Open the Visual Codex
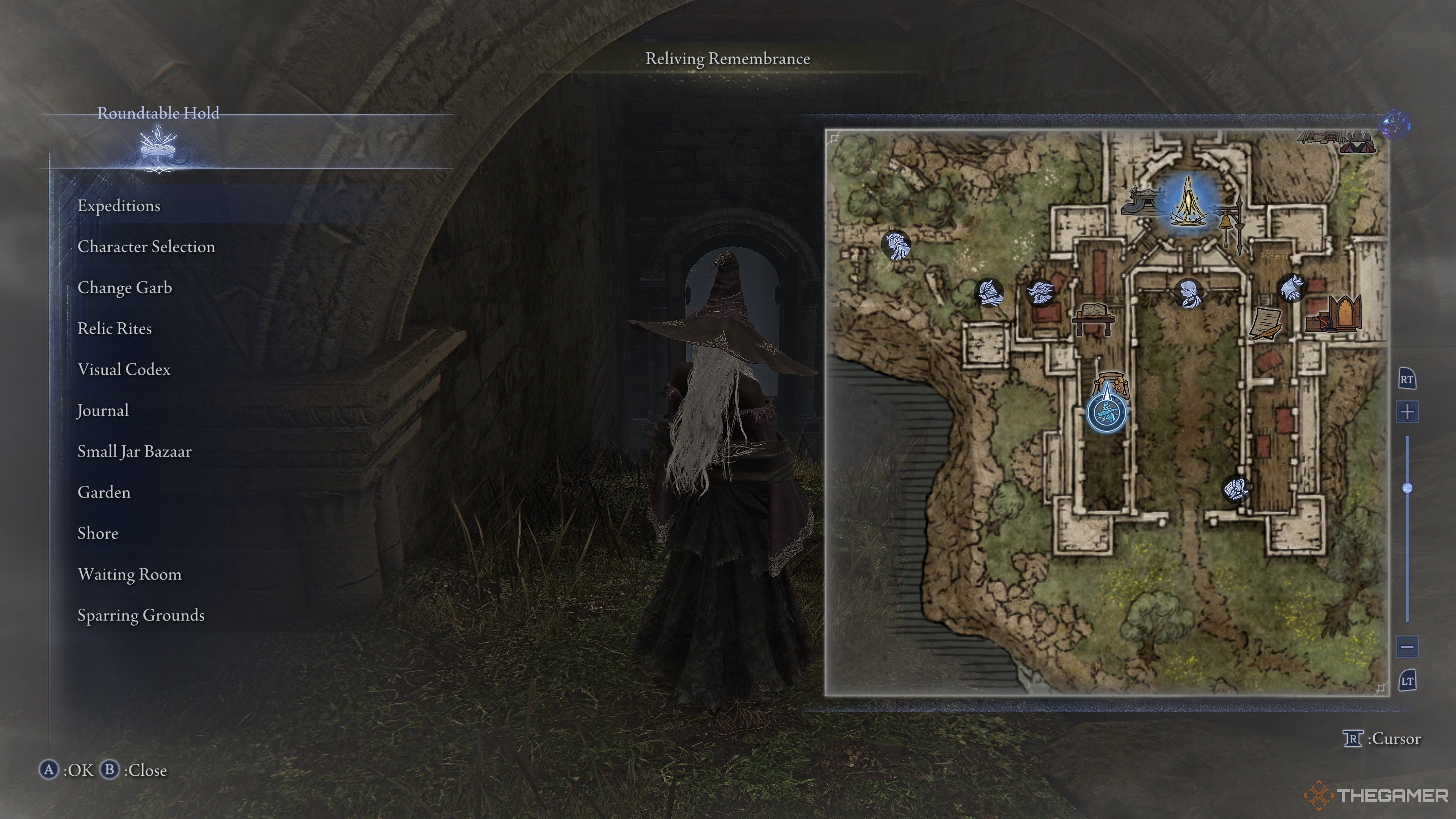Screen dimensions: 1456x819 coord(124,370)
